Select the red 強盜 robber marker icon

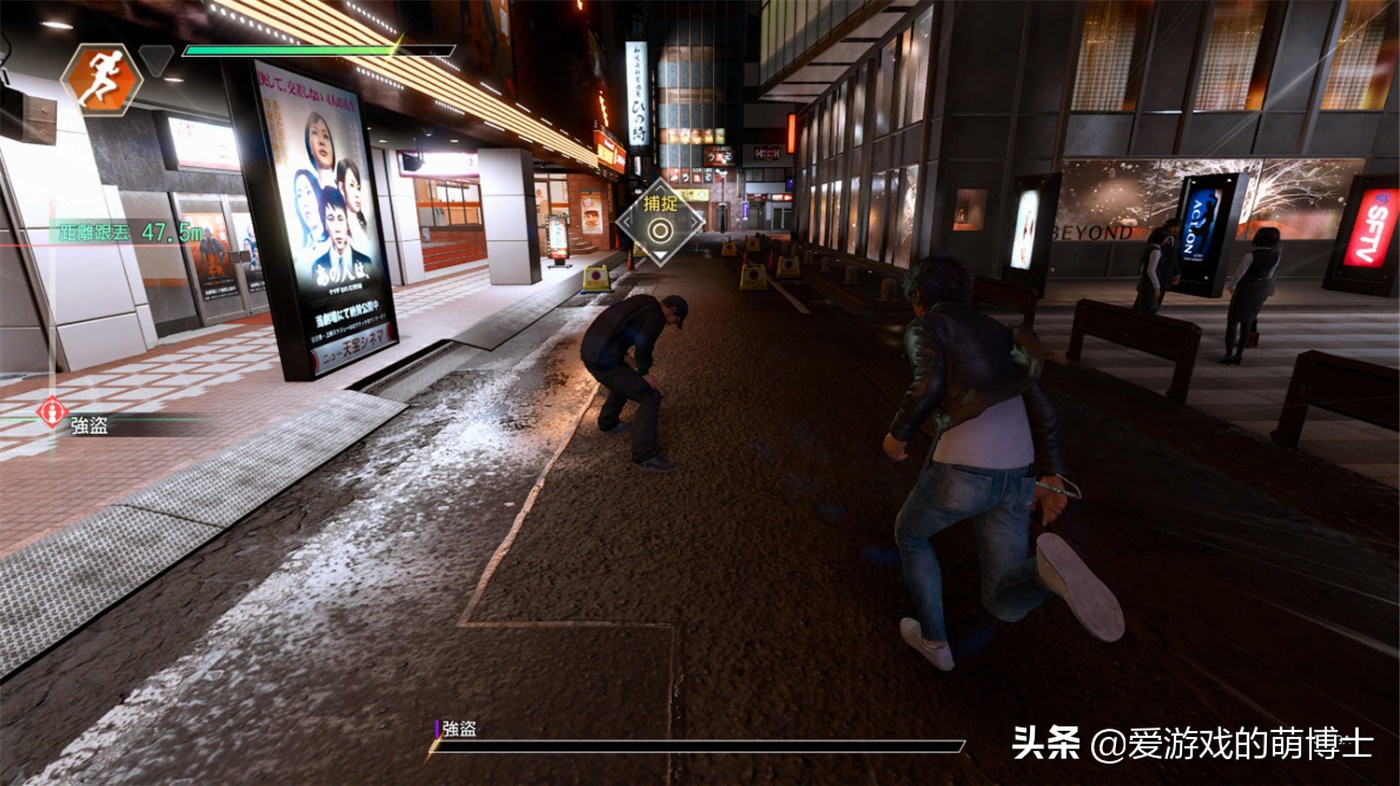52,412
